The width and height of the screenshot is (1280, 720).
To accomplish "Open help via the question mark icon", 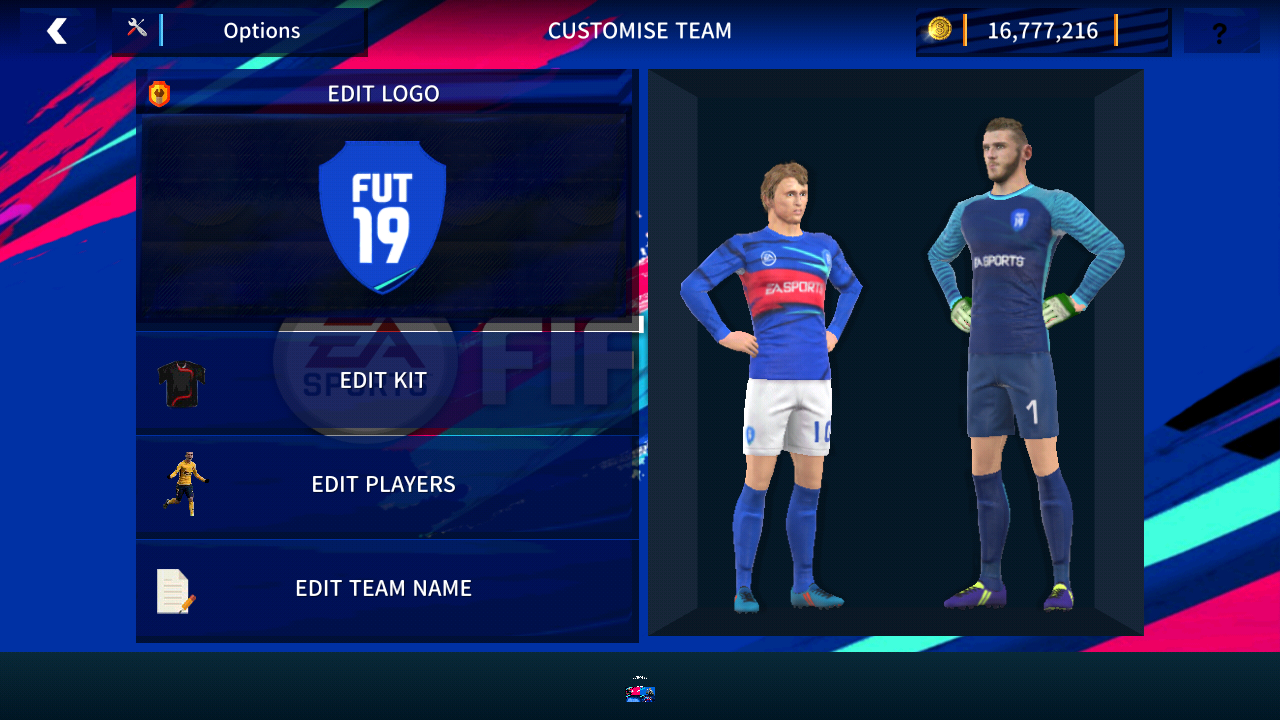I will click(1219, 33).
